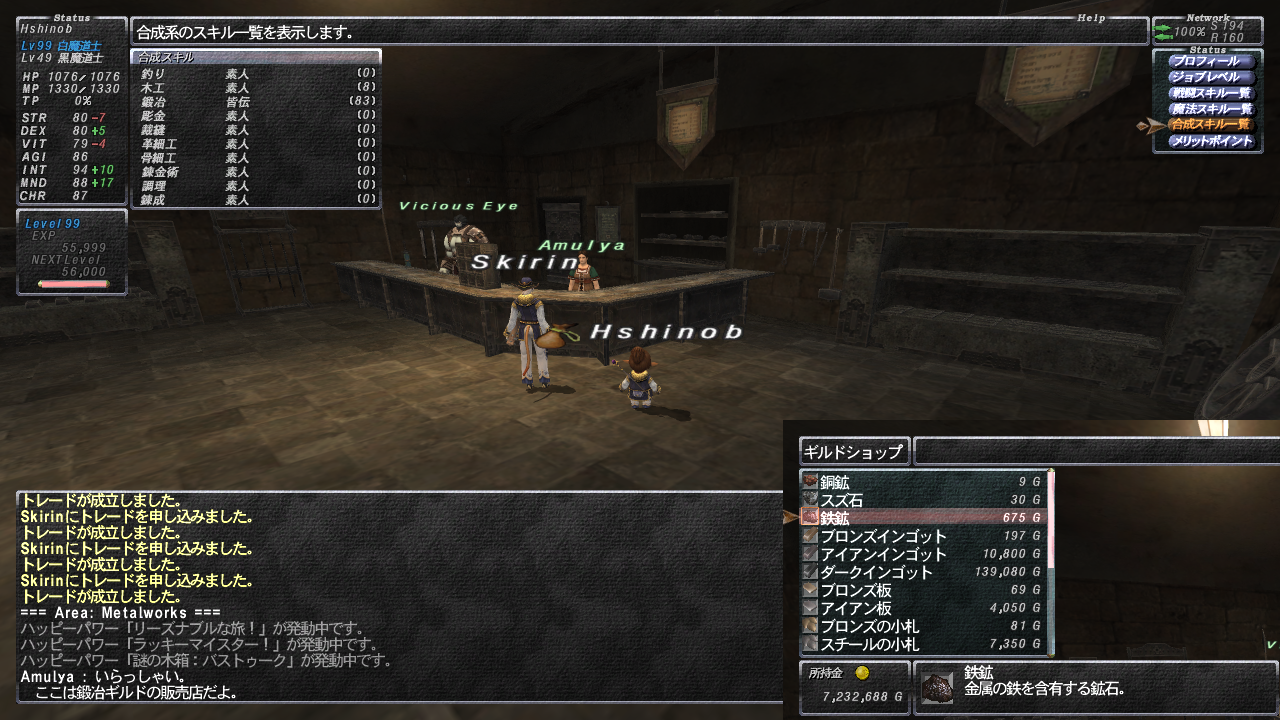Image resolution: width=1280 pixels, height=720 pixels.
Task: Choose スチールの小札 for 7,350 G
Action: pos(924,644)
